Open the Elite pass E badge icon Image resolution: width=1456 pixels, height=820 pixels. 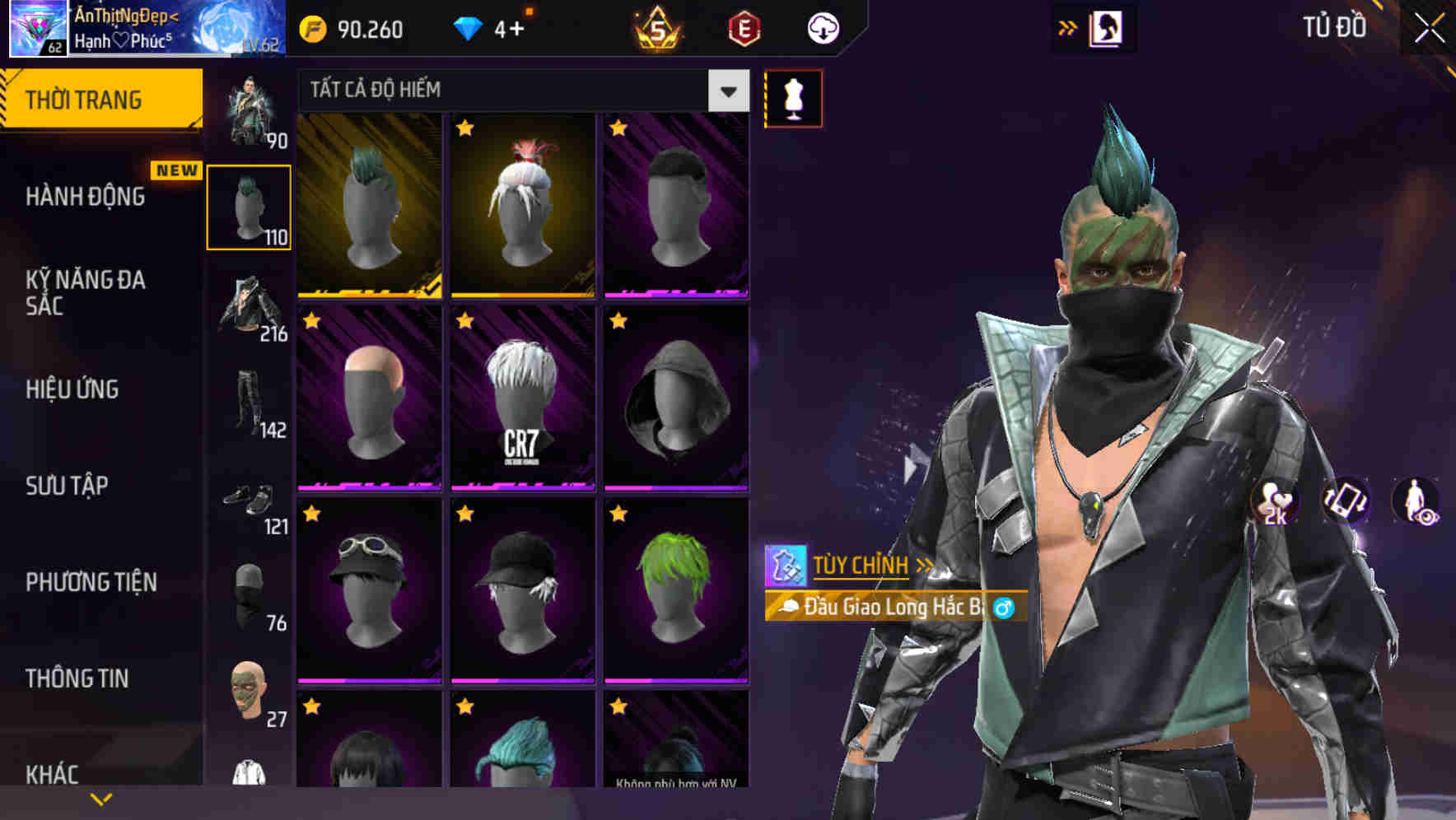coord(742,28)
